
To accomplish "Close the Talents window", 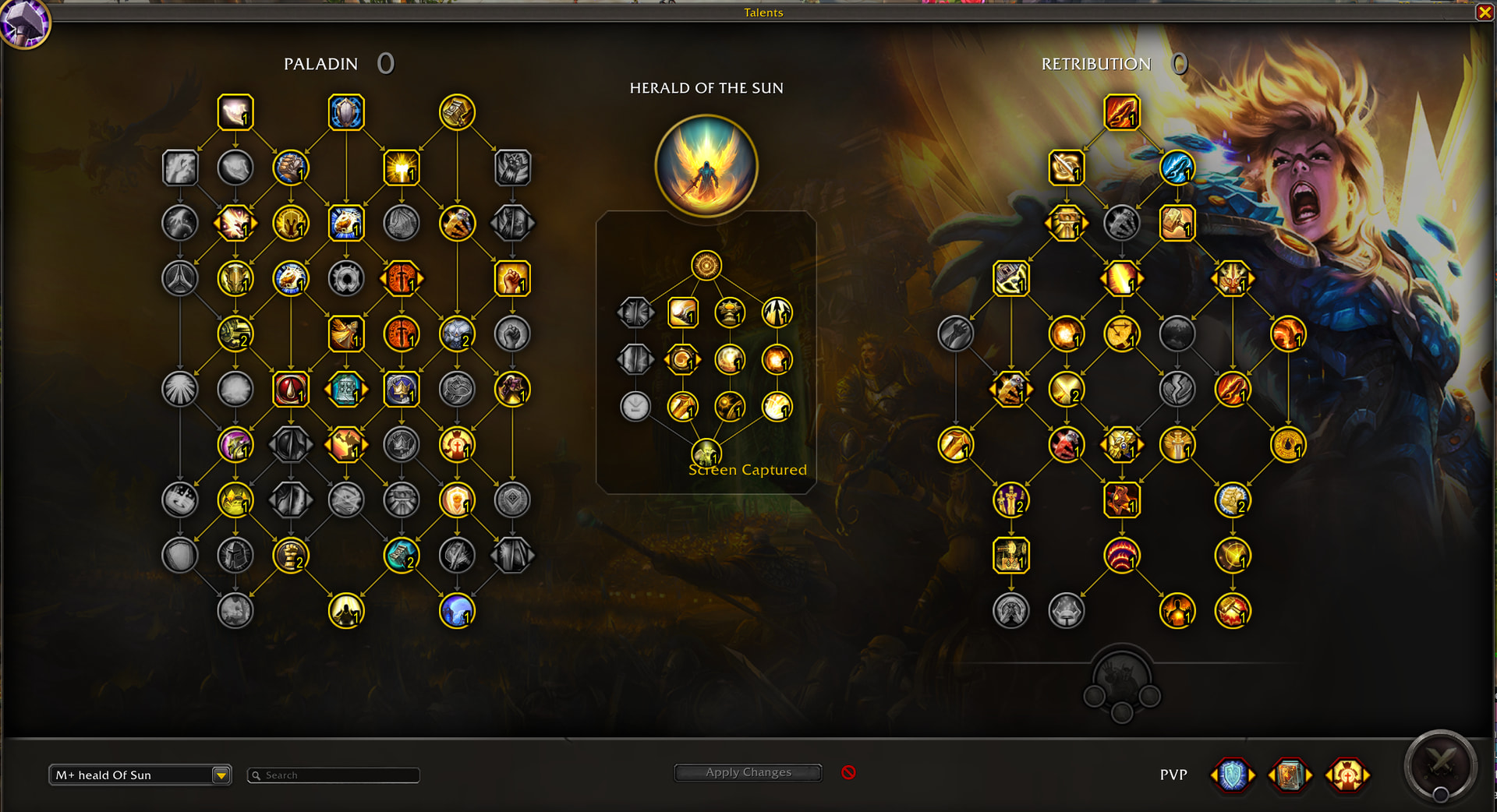I will click(x=1485, y=12).
